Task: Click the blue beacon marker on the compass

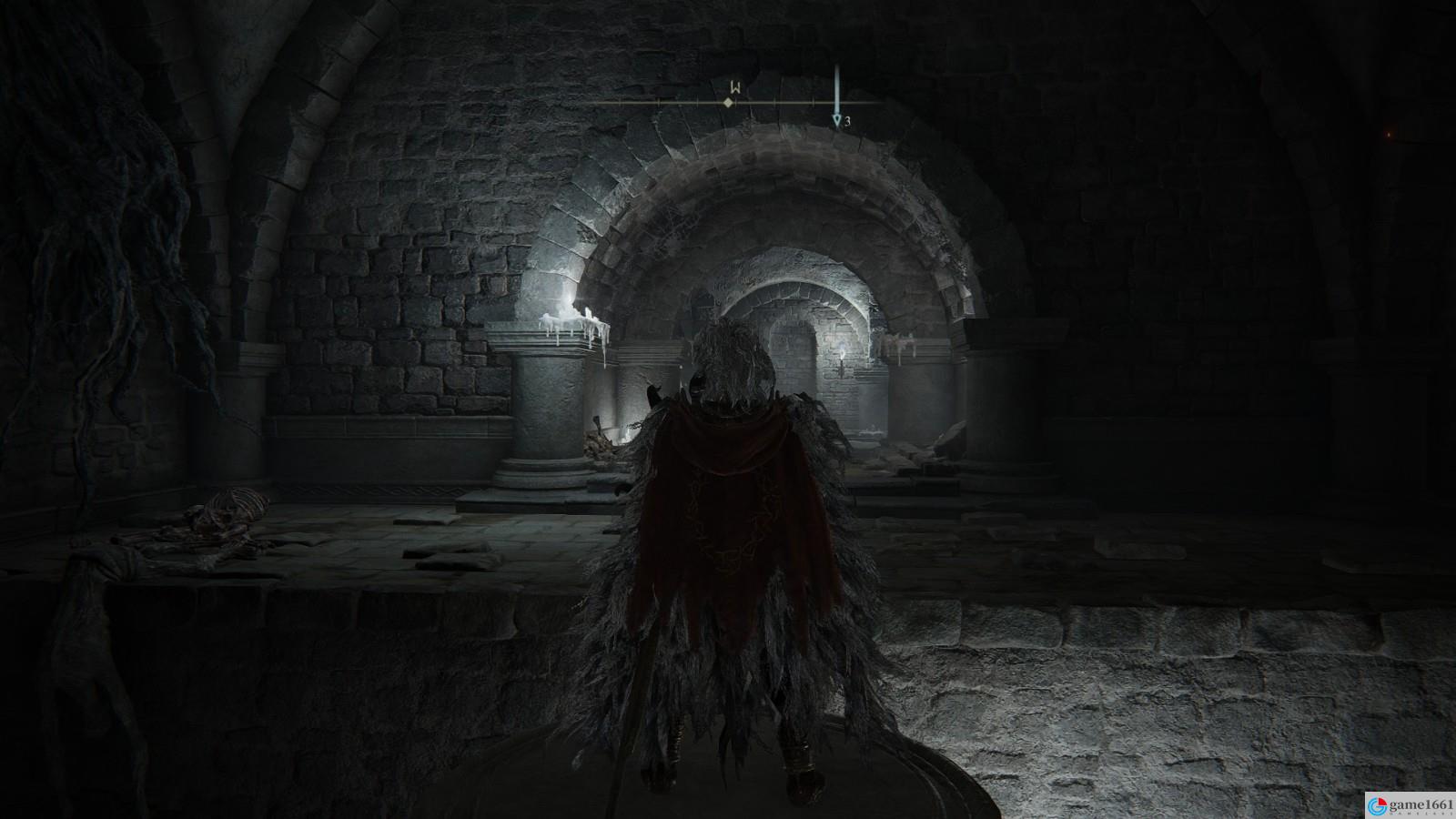Action: (836, 118)
